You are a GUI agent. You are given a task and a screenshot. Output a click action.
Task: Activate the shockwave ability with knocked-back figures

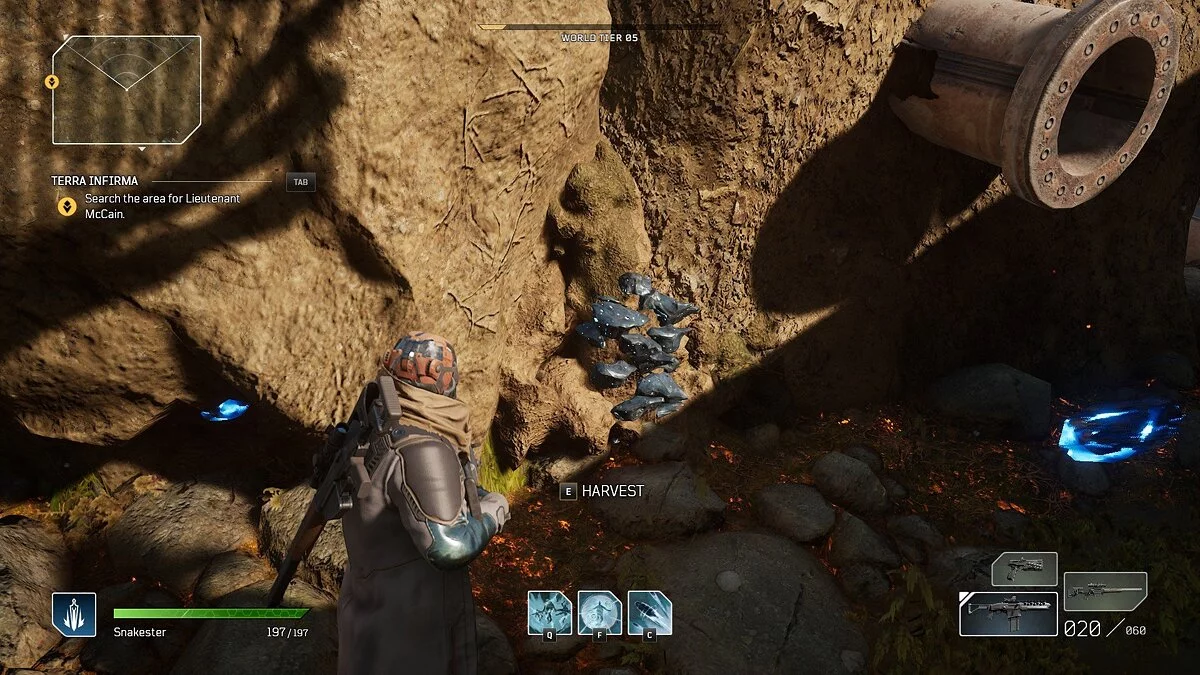(550, 612)
